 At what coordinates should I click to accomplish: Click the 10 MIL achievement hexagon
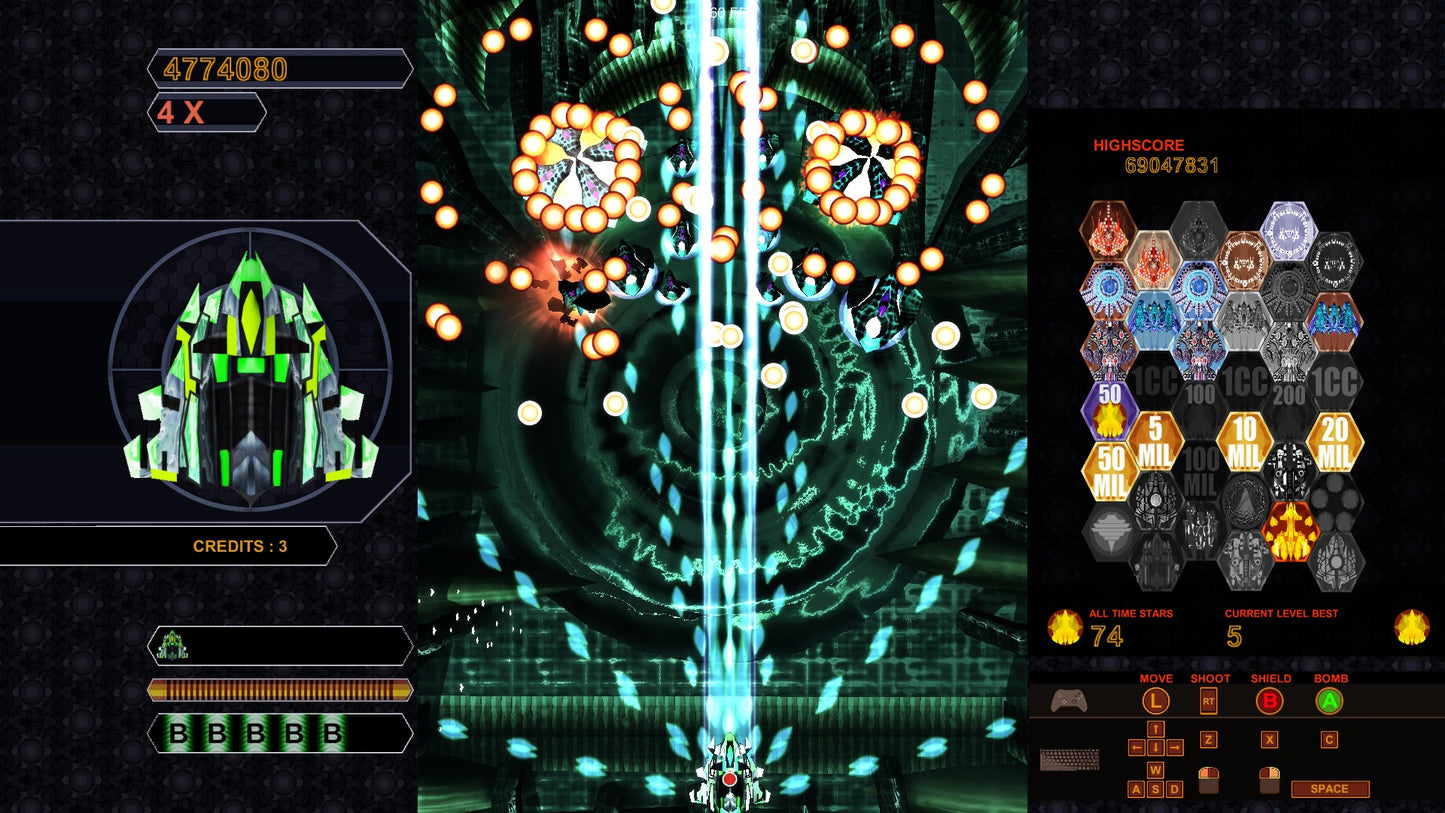(x=1244, y=440)
